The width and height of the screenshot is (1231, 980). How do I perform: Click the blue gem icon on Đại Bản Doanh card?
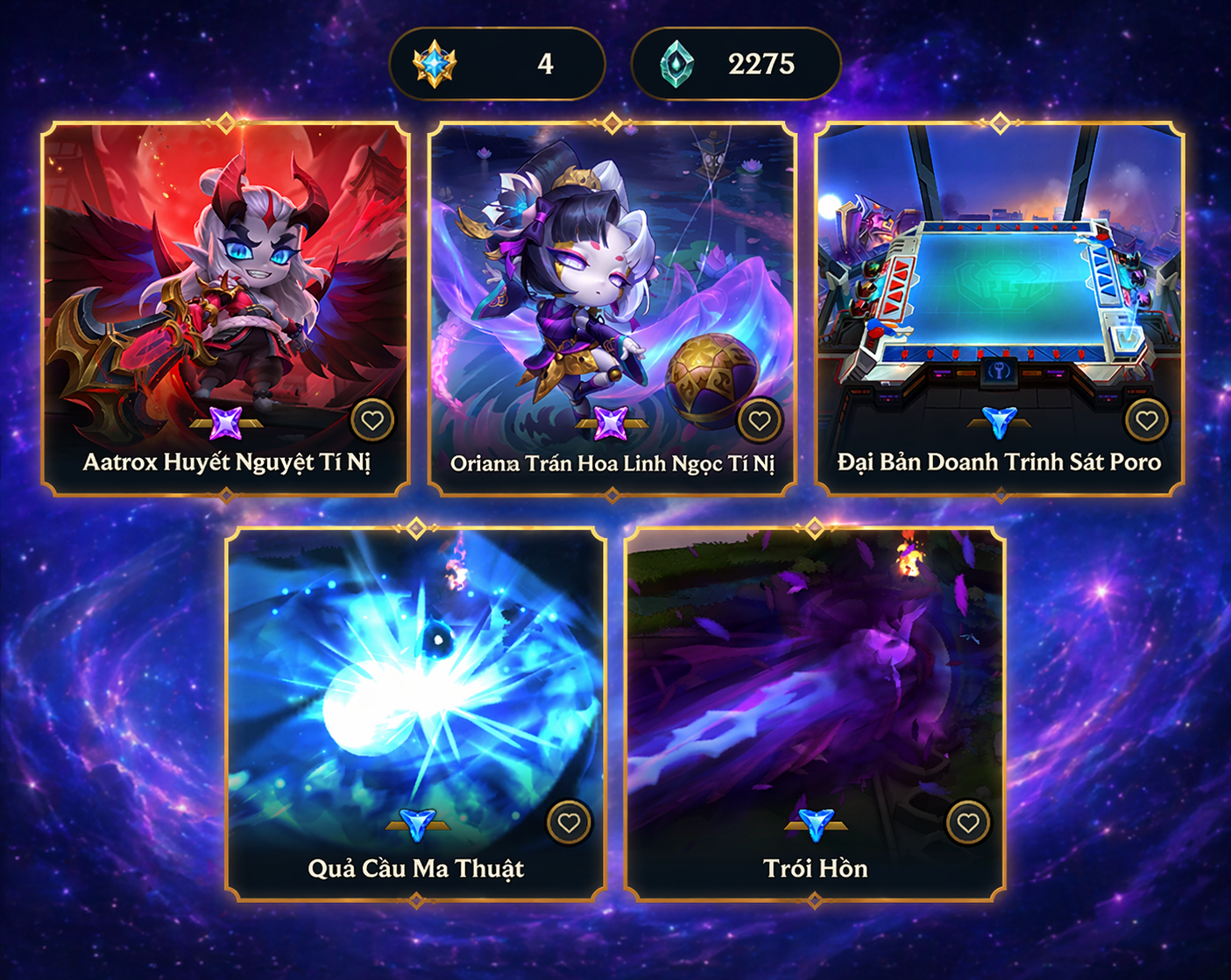tap(998, 422)
